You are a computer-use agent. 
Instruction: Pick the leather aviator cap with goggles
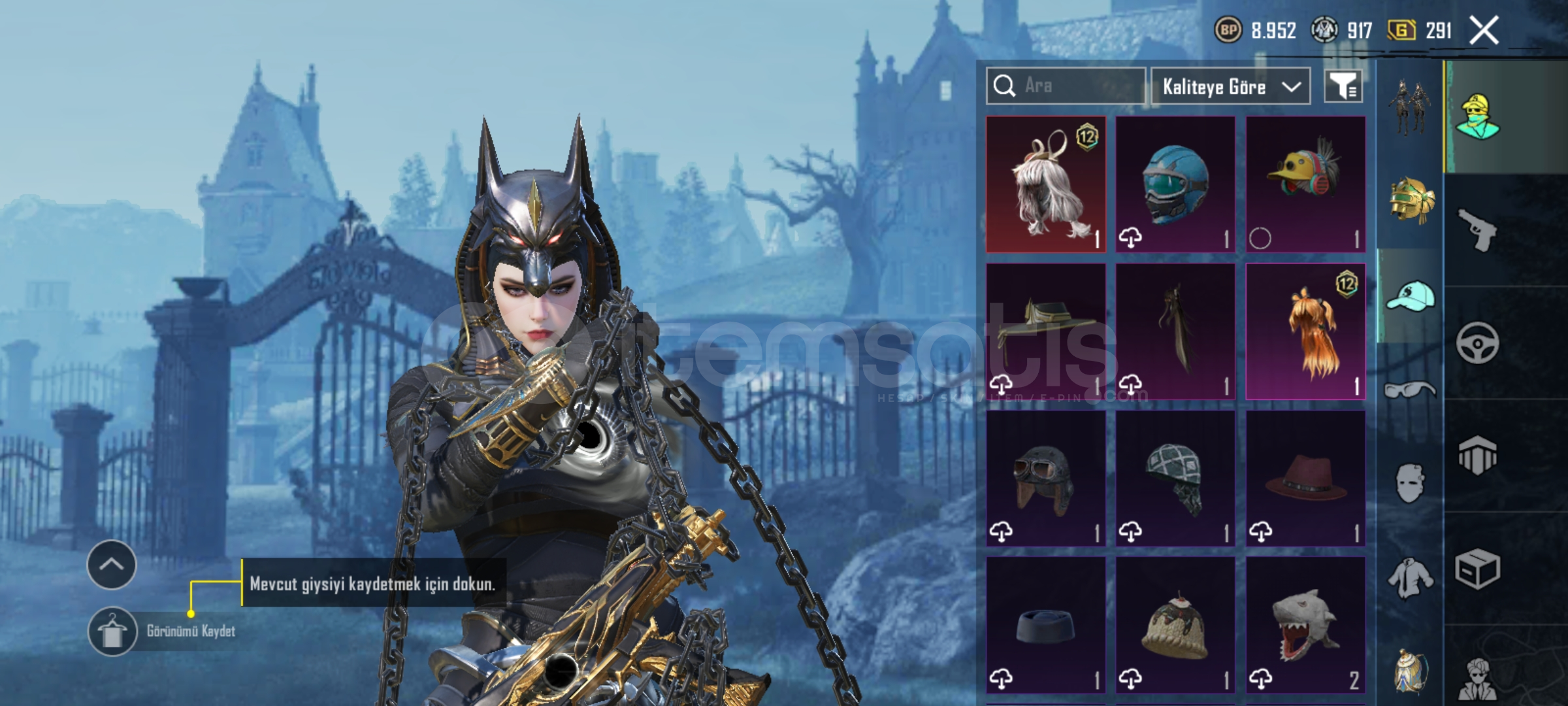coord(1045,479)
